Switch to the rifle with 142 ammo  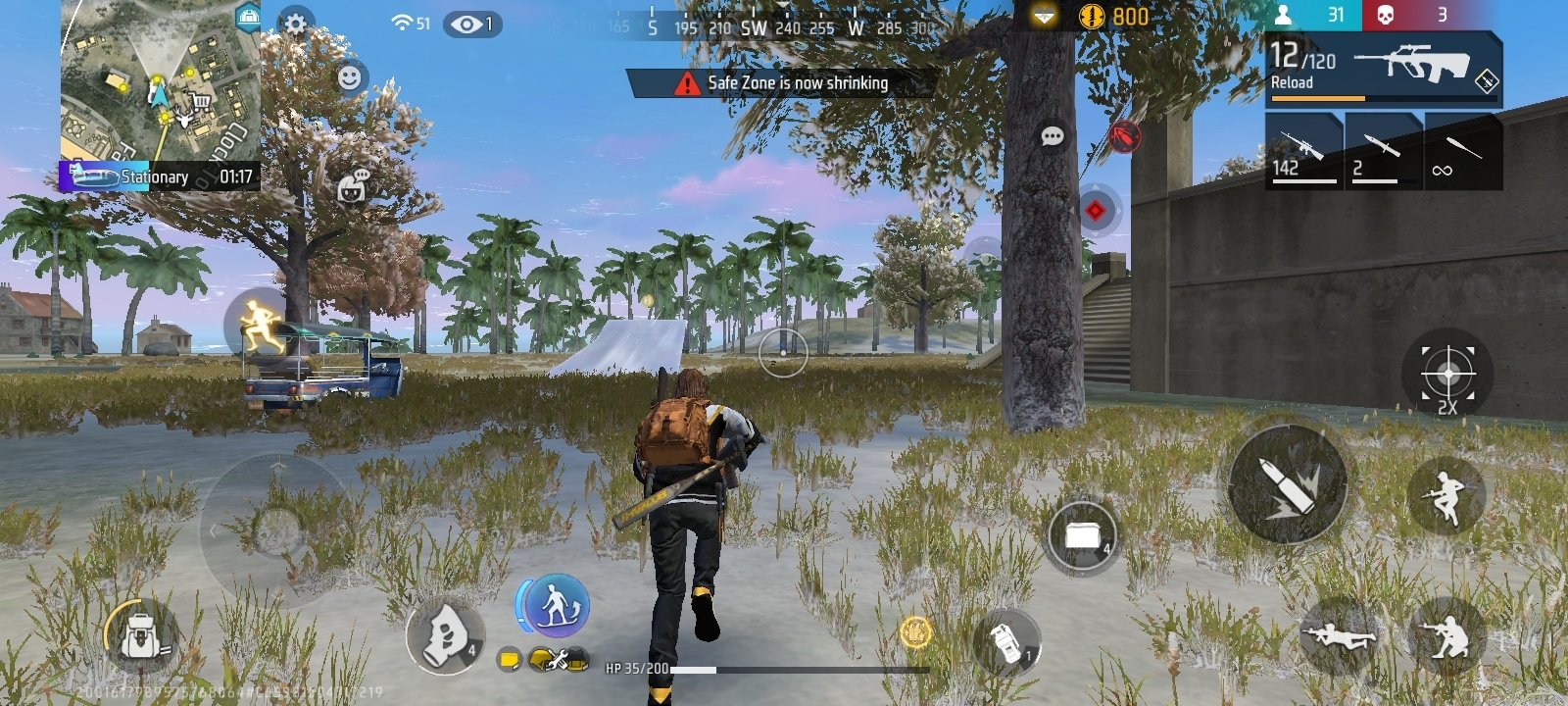click(1303, 151)
